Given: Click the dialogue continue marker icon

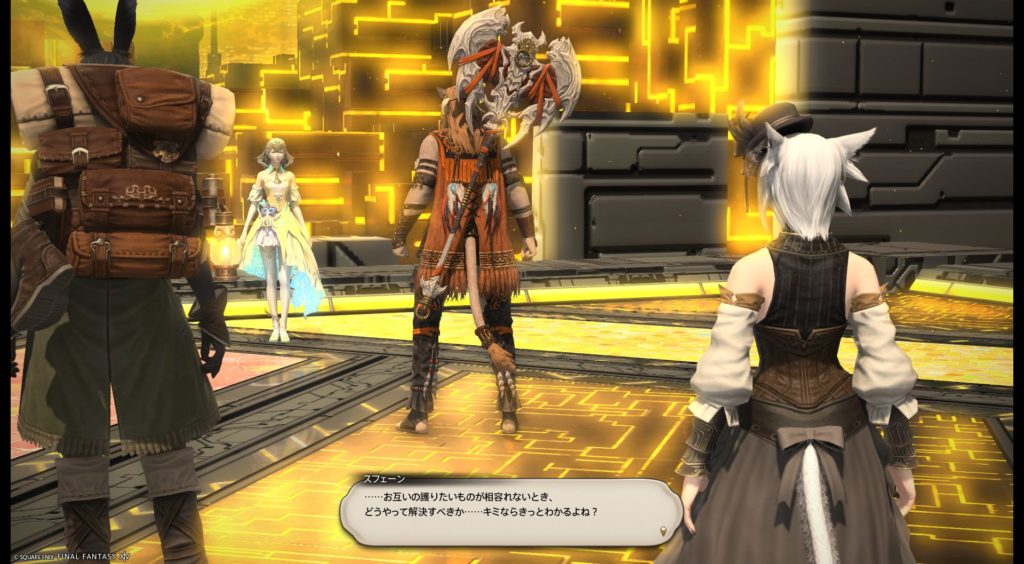Looking at the screenshot, I should 666,529.
